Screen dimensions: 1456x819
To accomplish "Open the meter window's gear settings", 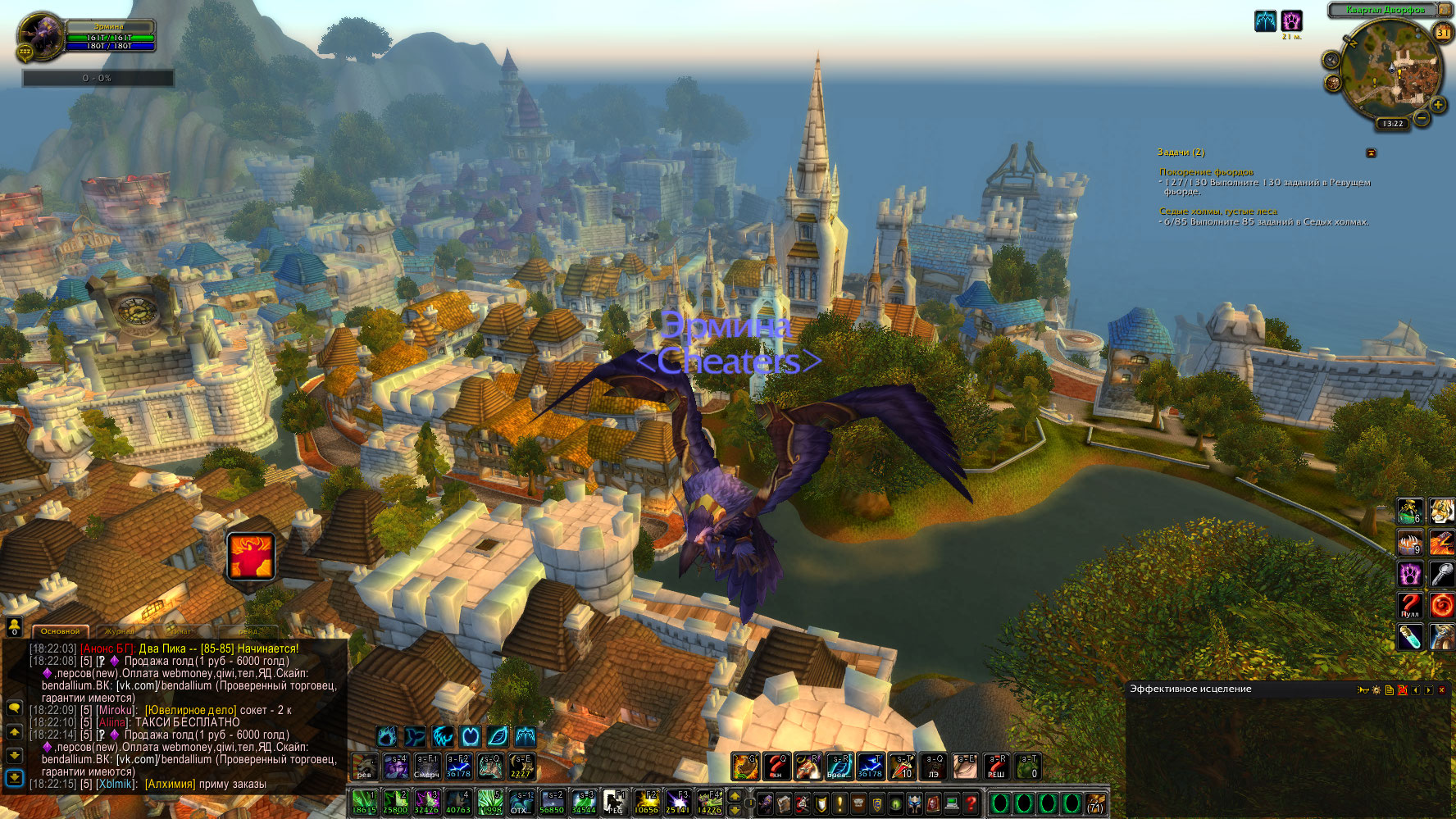I will (x=1376, y=690).
